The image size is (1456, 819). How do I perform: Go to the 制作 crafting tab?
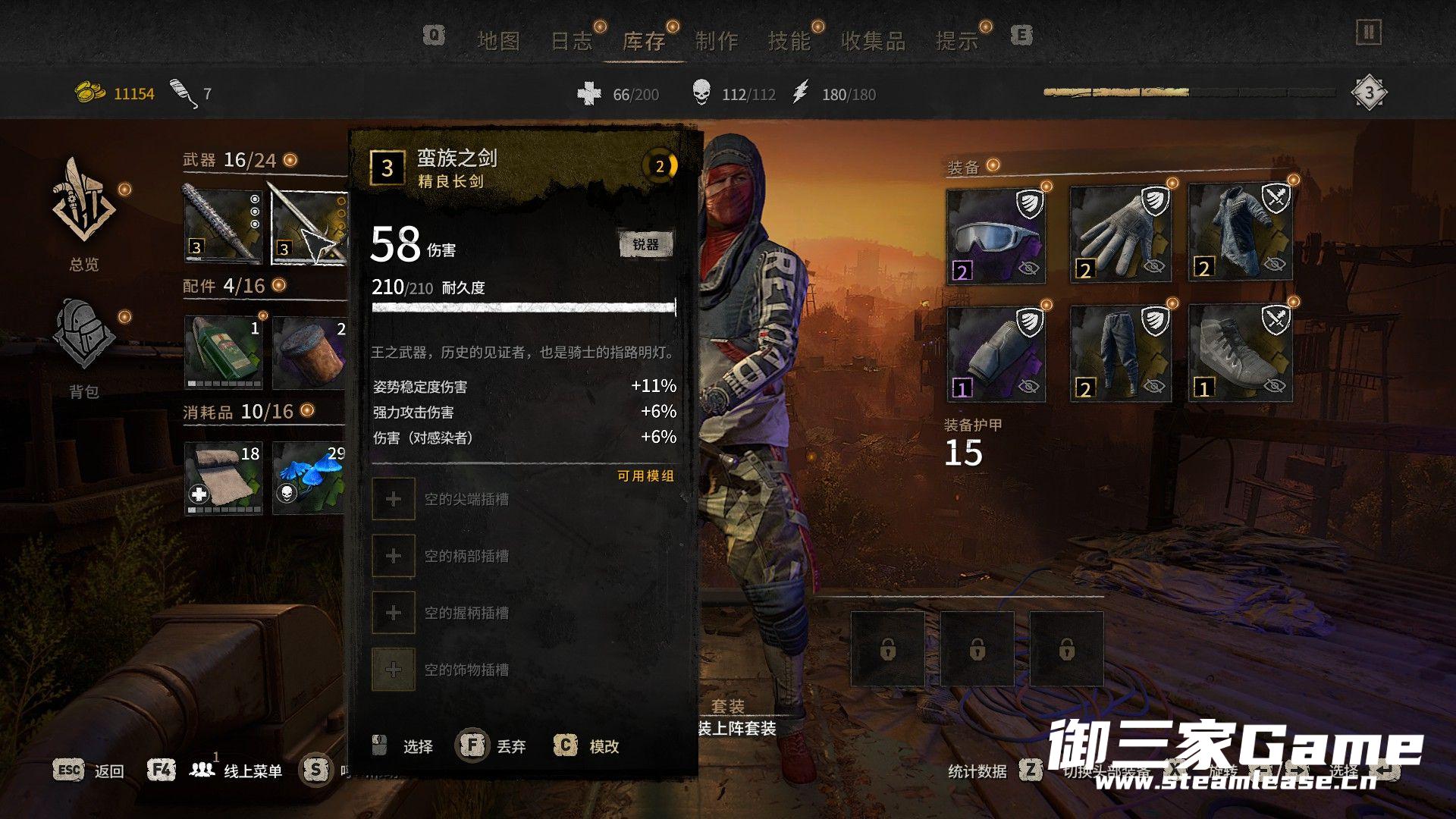pyautogui.click(x=717, y=41)
